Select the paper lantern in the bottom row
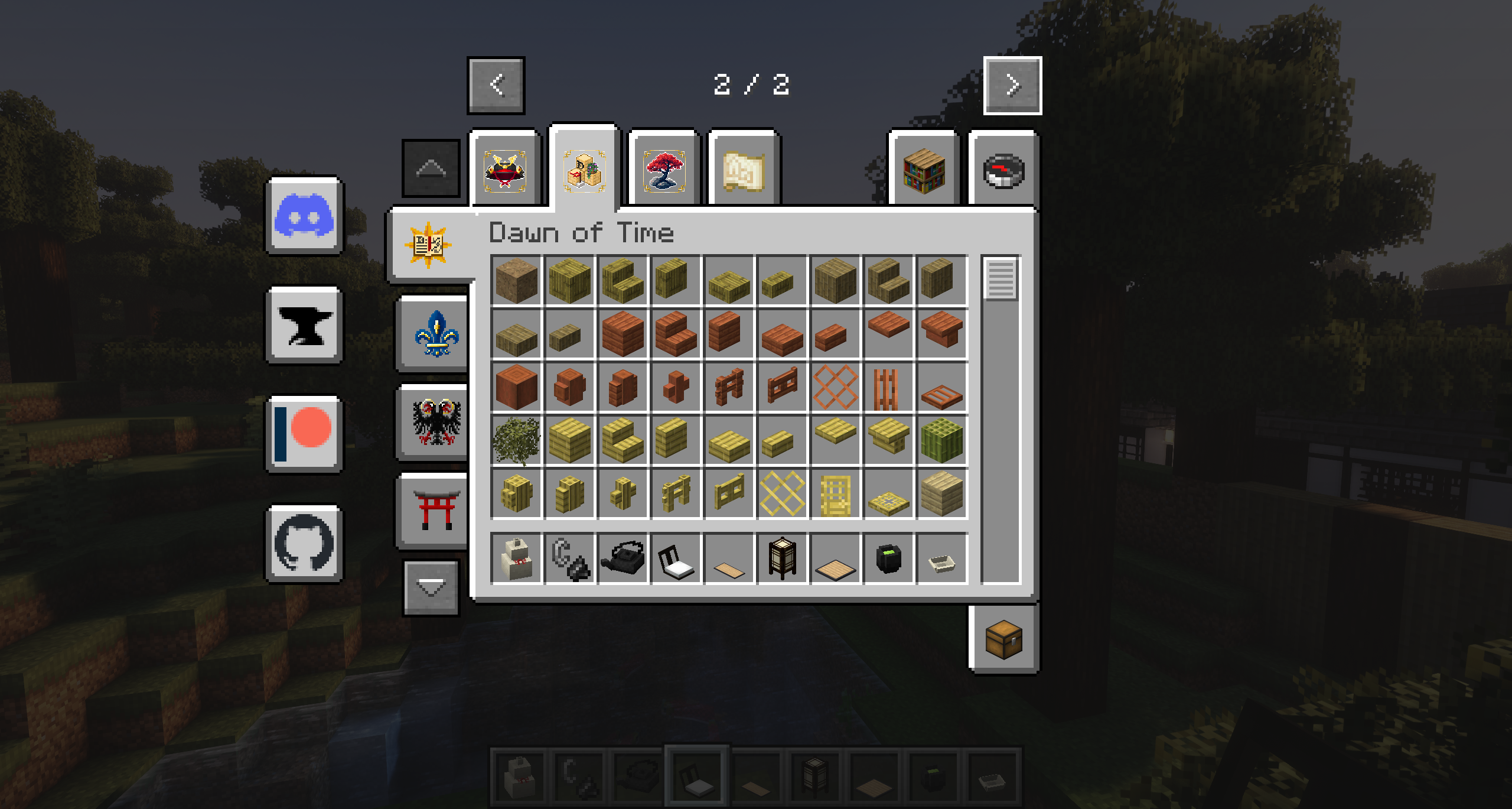 (x=782, y=558)
